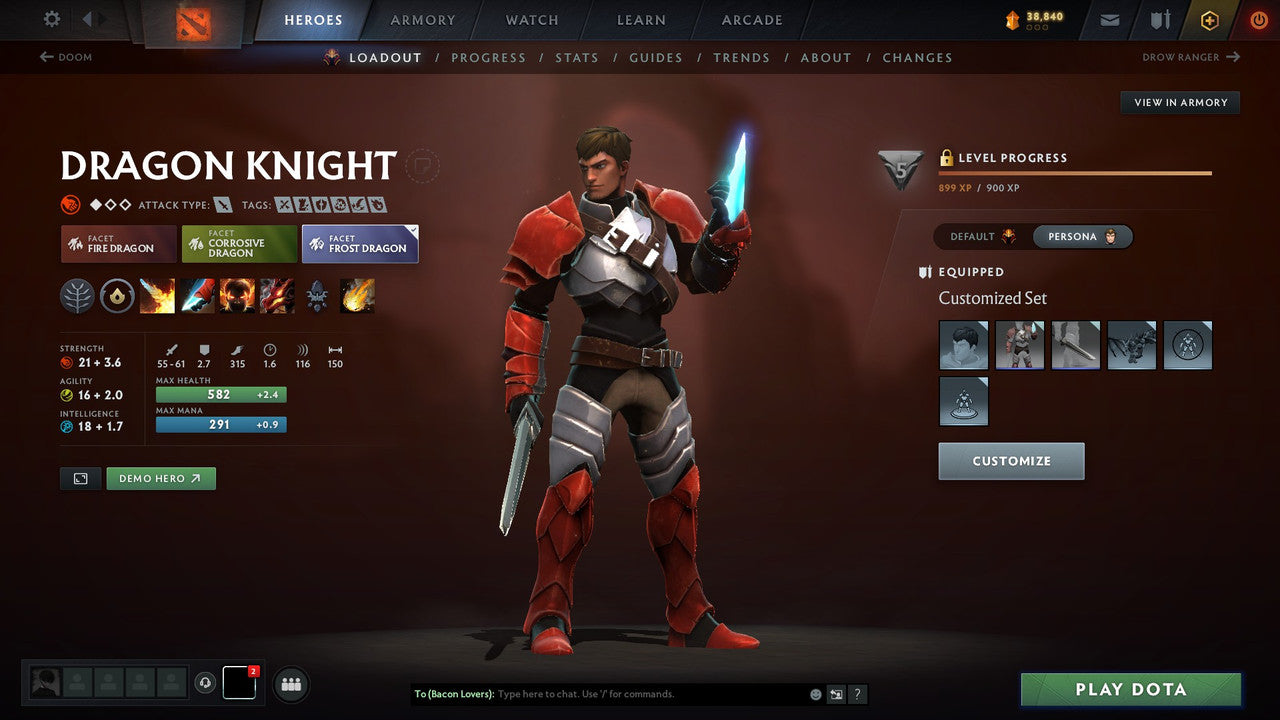Open the Heroes dropdown tab
Viewport: 1280px width, 720px height.
313,19
